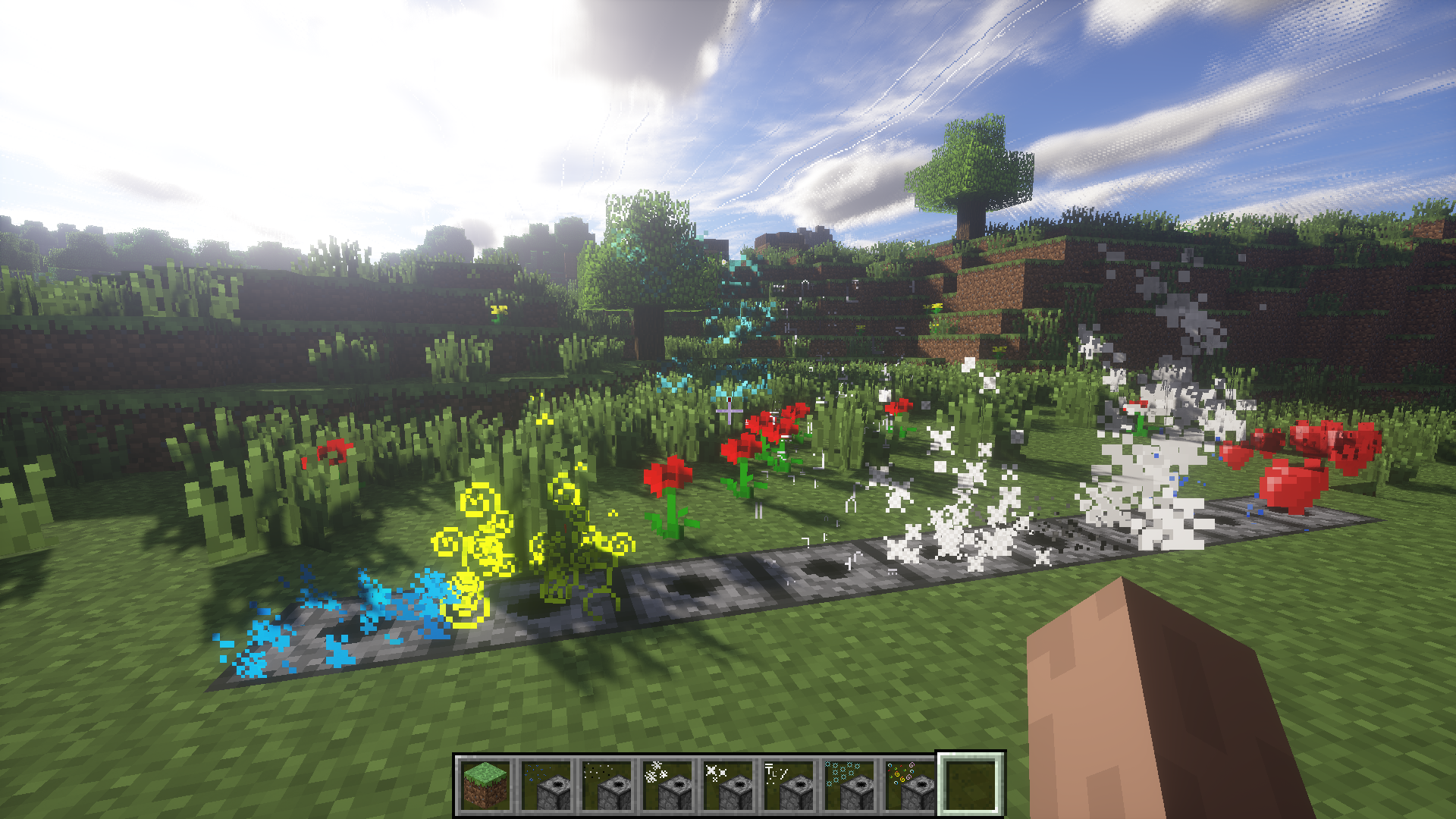Screen dimensions: 1456x819
Task: Pick the emitter block with white snowflake particles
Action: point(667,786)
